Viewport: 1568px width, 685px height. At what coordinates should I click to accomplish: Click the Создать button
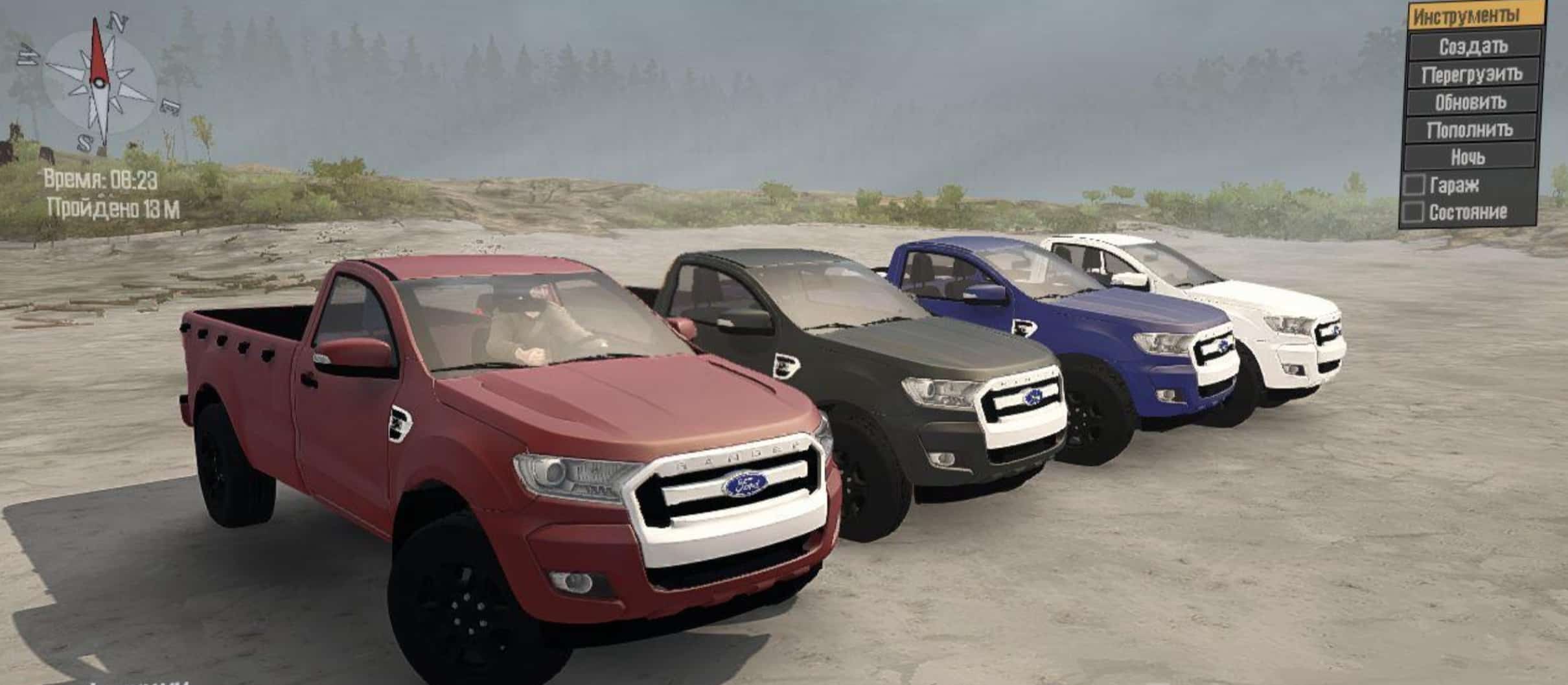[x=1471, y=47]
